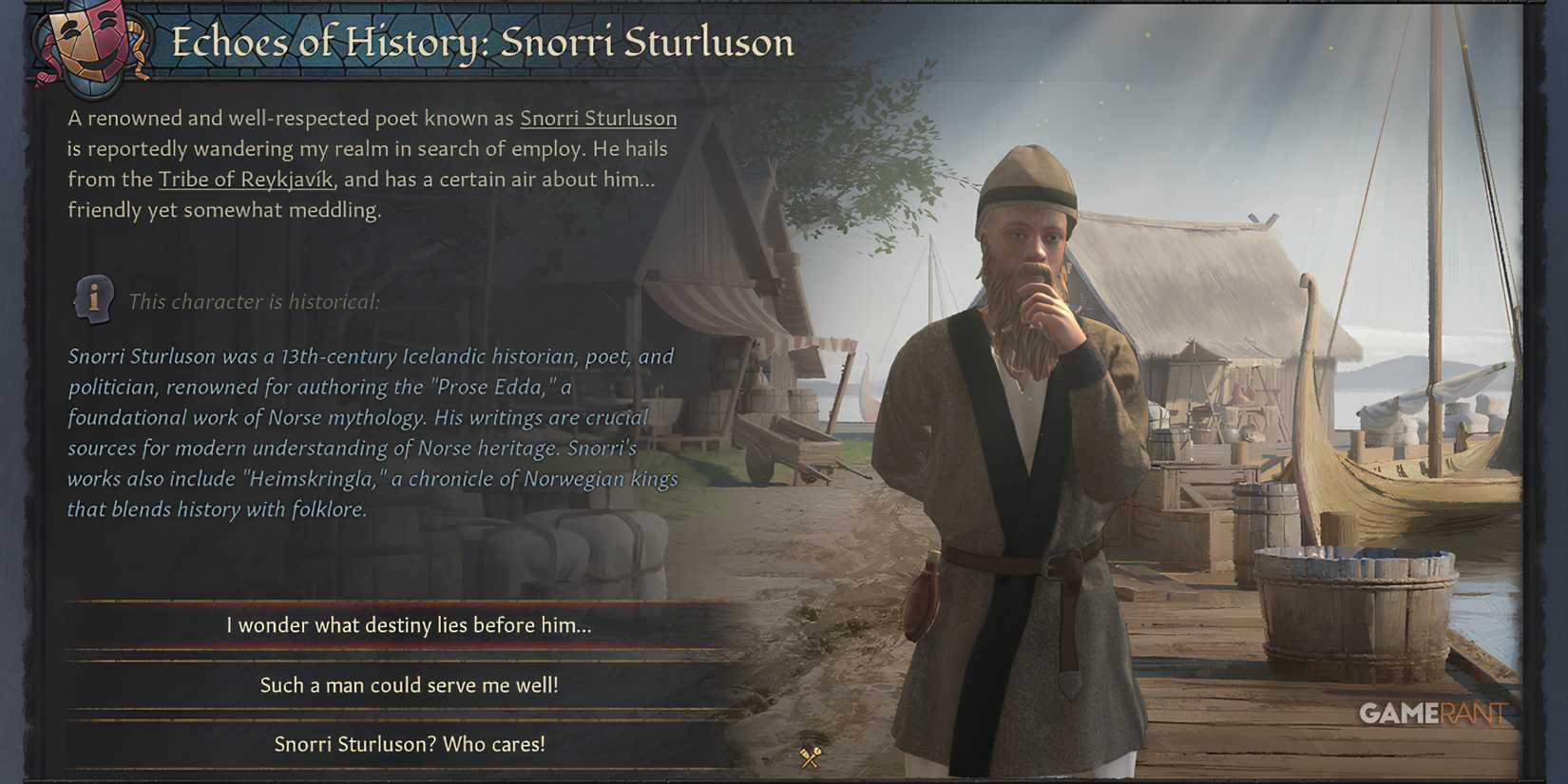Open the Tribe of Reykjavík link

(244, 179)
